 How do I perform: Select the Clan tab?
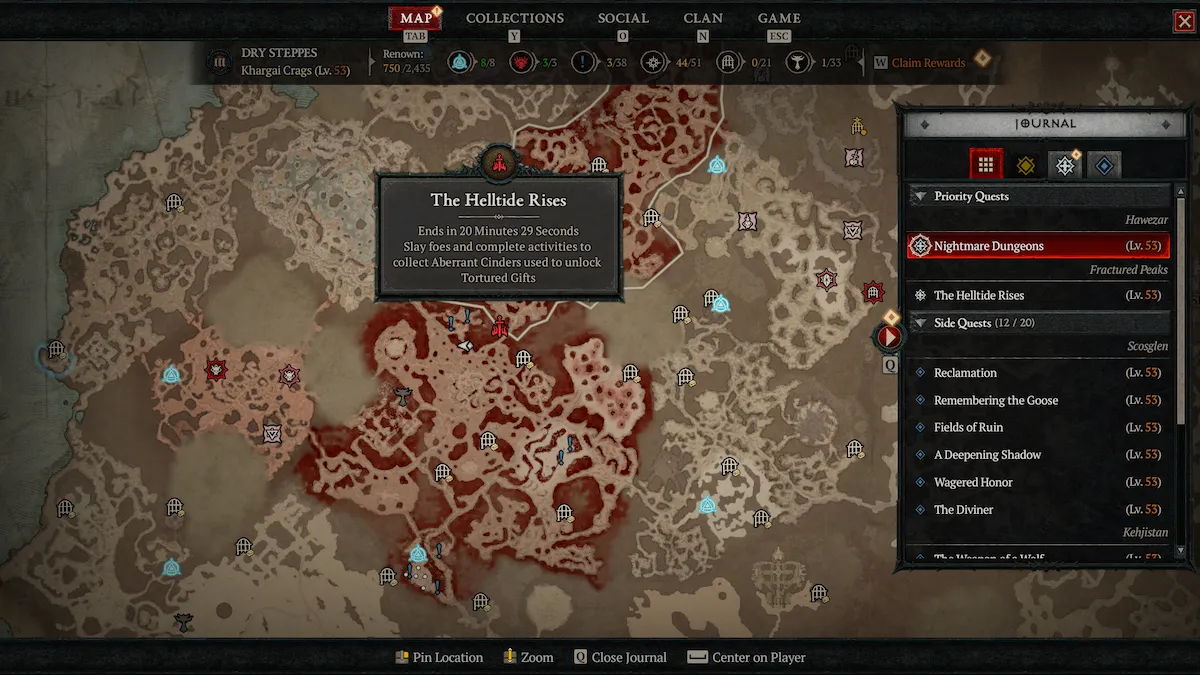point(703,18)
